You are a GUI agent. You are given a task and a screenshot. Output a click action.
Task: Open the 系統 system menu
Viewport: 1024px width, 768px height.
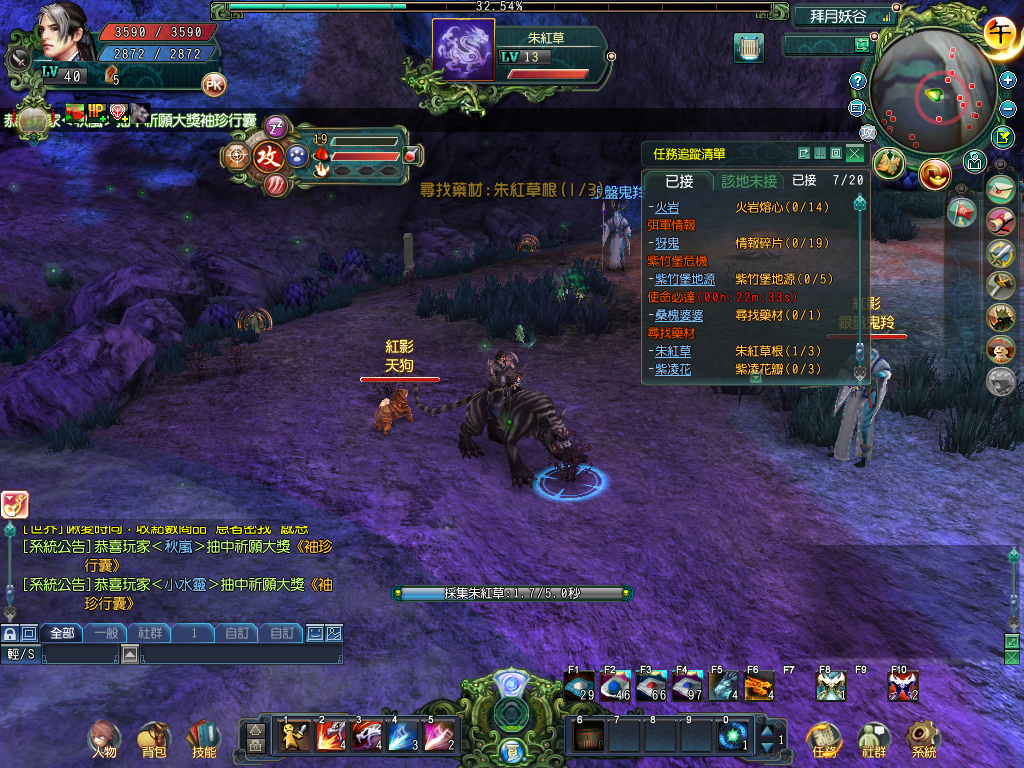[x=923, y=739]
